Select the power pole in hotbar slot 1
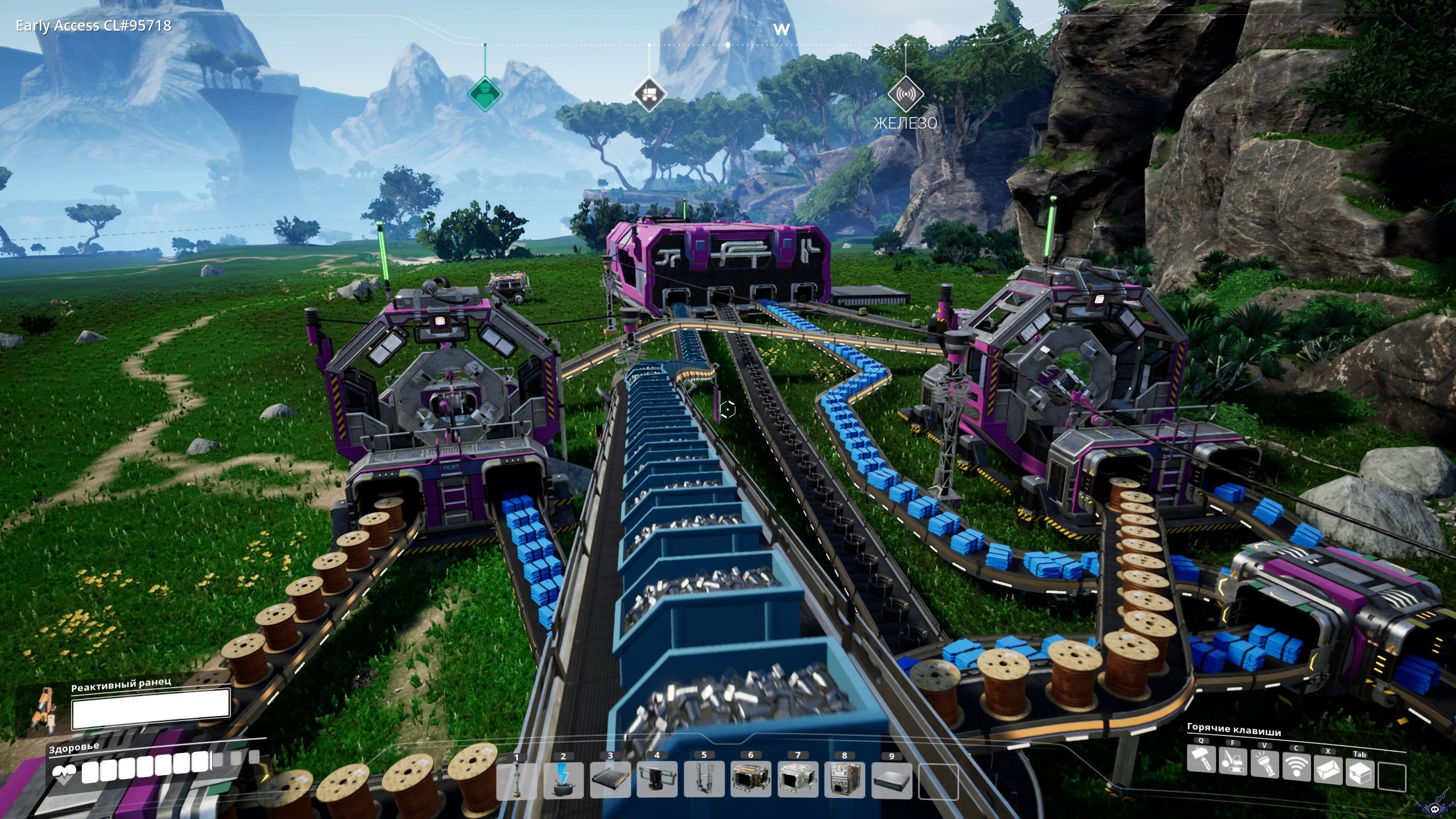 (516, 780)
